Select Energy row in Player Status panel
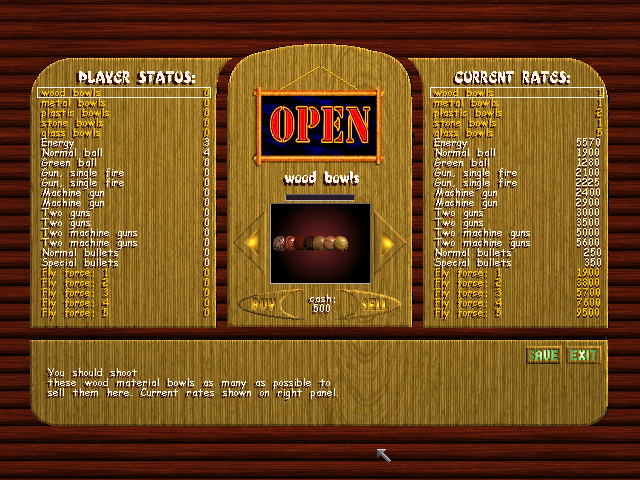The width and height of the screenshot is (640, 480). tap(125, 143)
